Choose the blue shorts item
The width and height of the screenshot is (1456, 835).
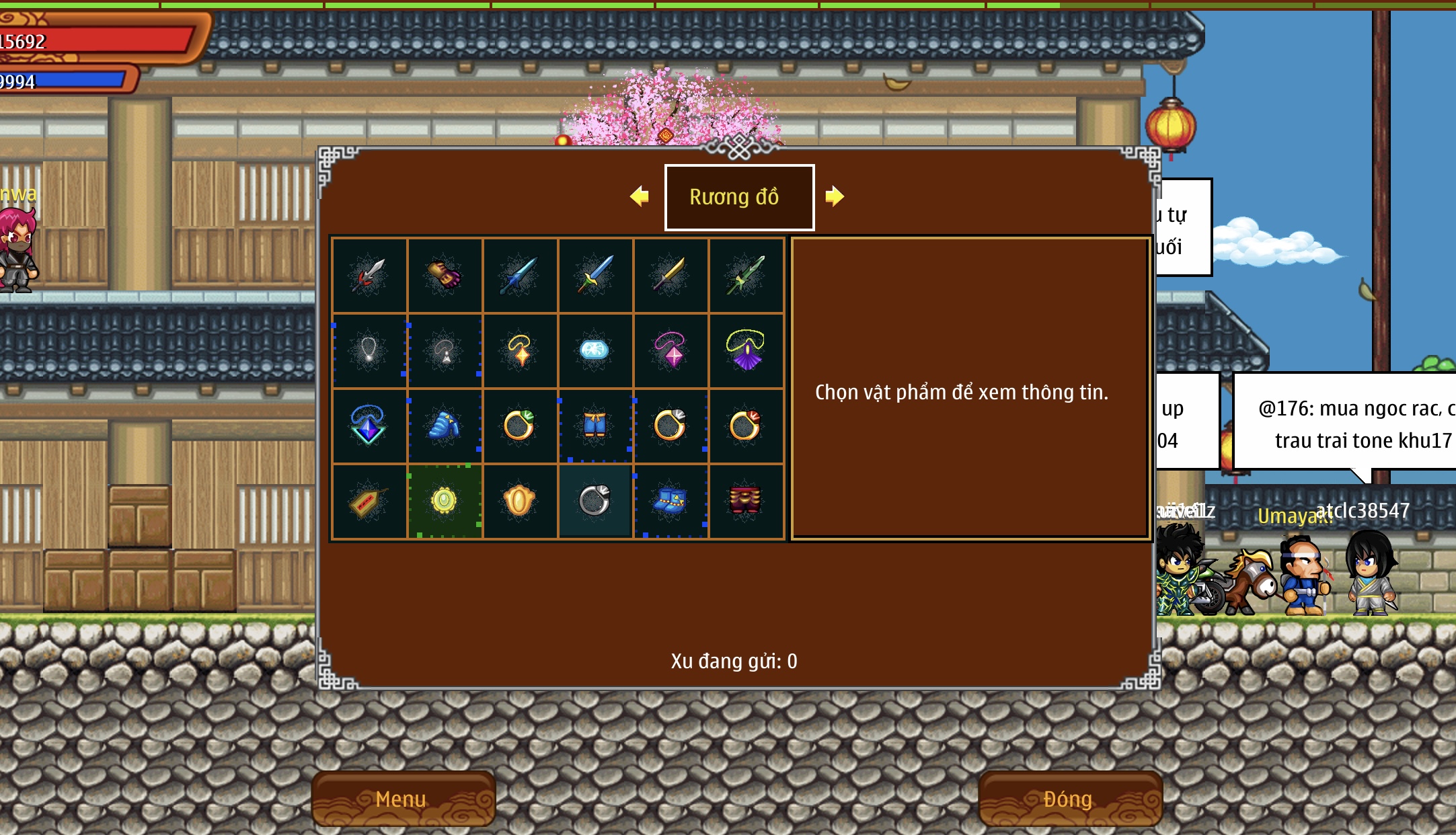595,426
